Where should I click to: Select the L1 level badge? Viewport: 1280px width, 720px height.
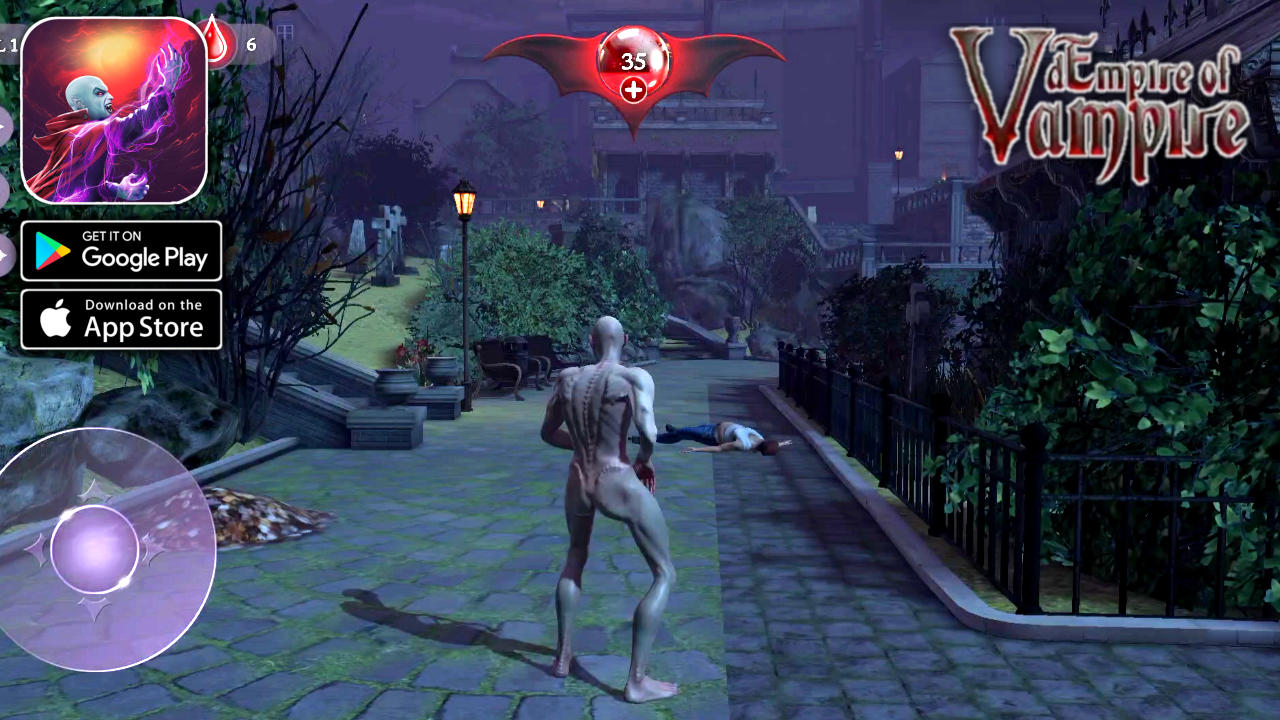[10, 43]
